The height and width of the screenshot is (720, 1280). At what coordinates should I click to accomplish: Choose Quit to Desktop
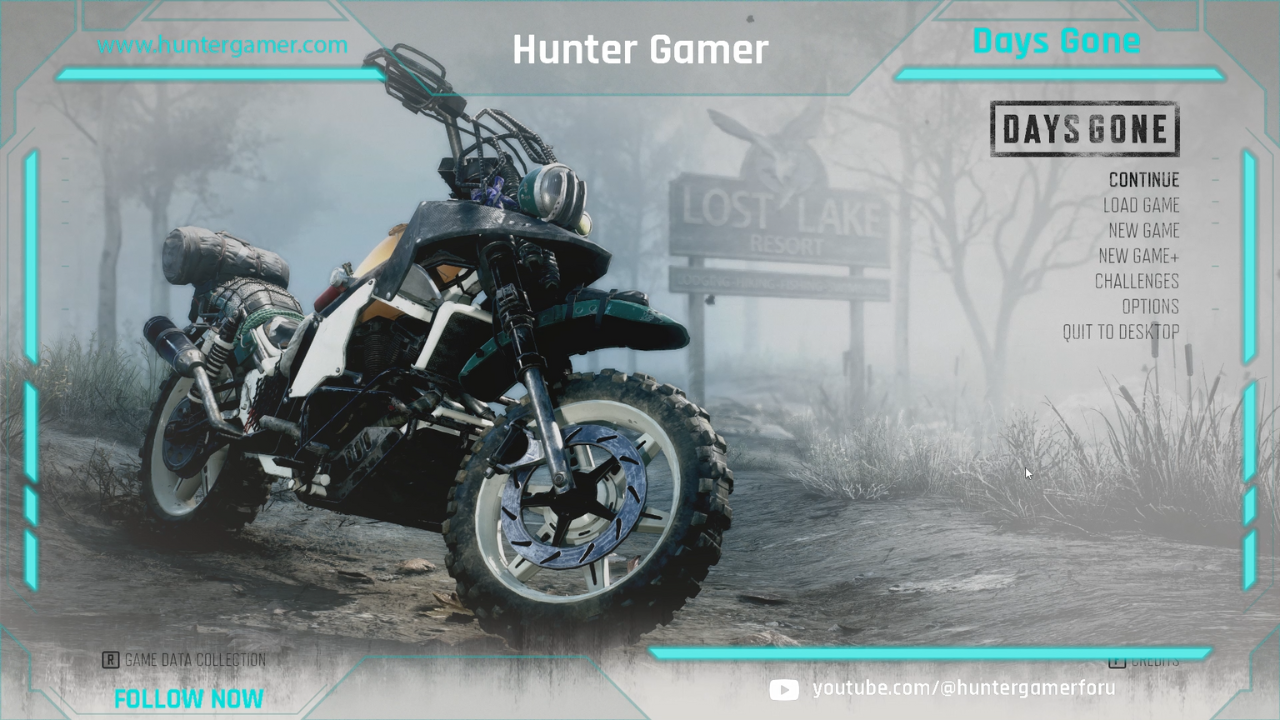[1122, 332]
